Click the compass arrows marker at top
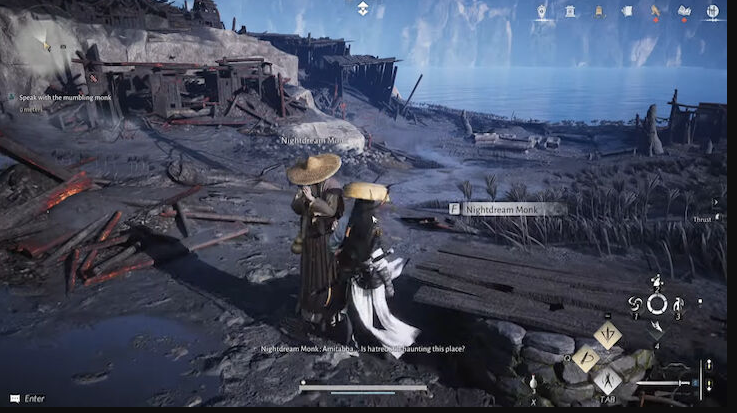This screenshot has width=737, height=413. (363, 8)
